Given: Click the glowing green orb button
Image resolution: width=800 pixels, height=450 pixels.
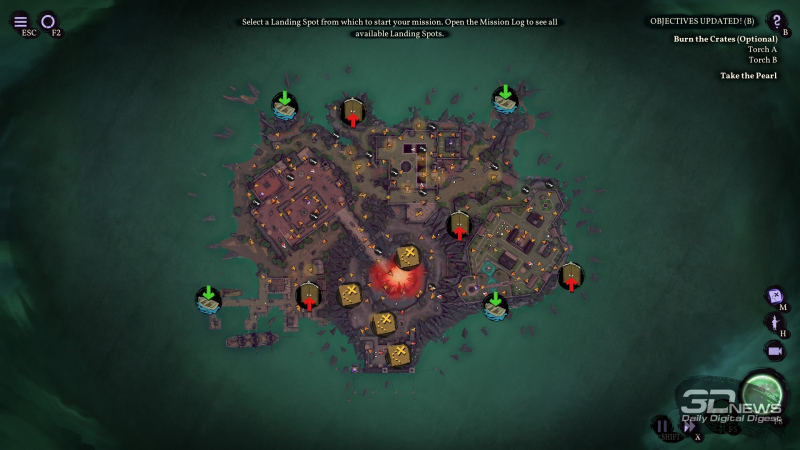Looking at the screenshot, I should point(760,392).
